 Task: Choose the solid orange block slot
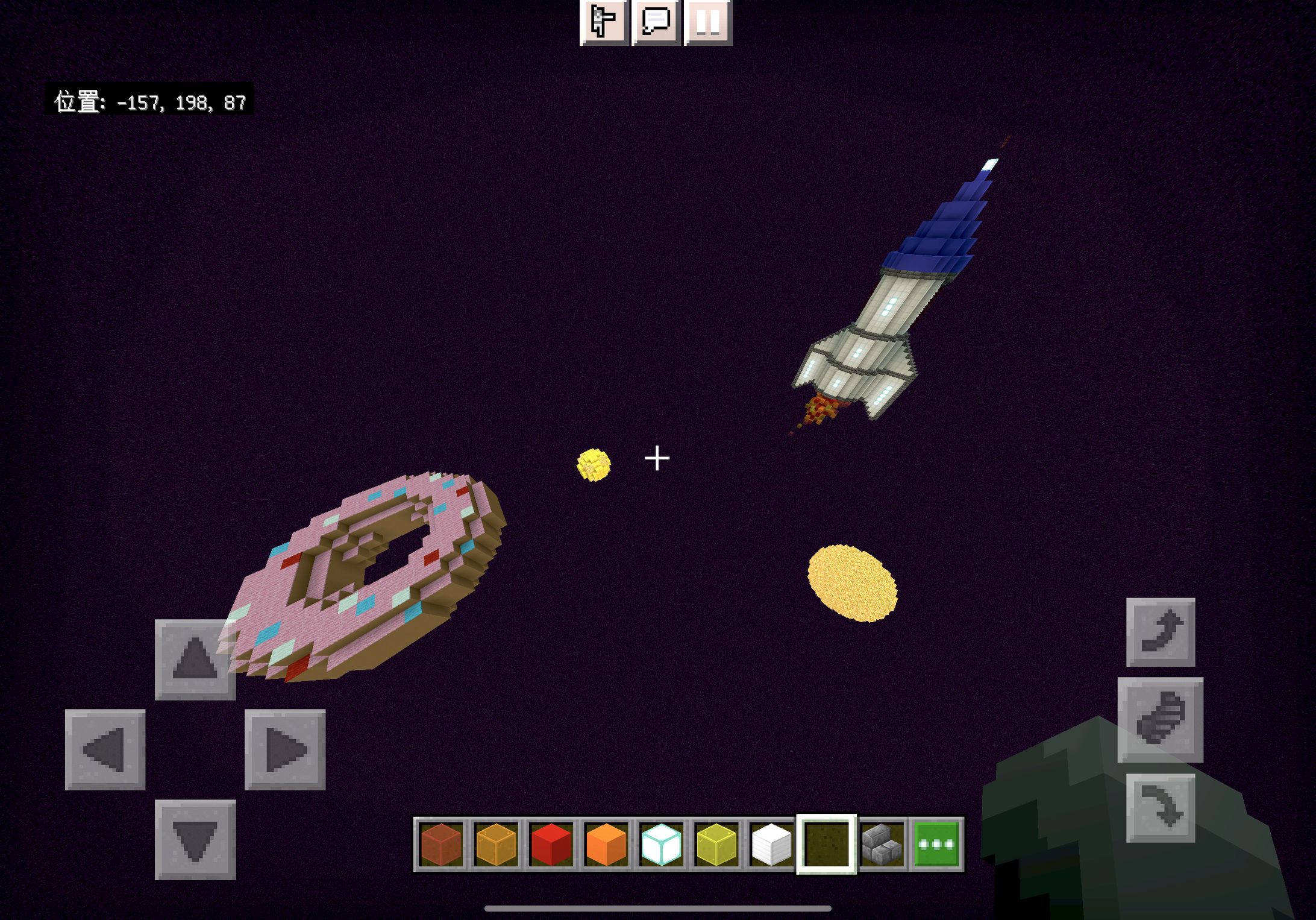click(606, 845)
